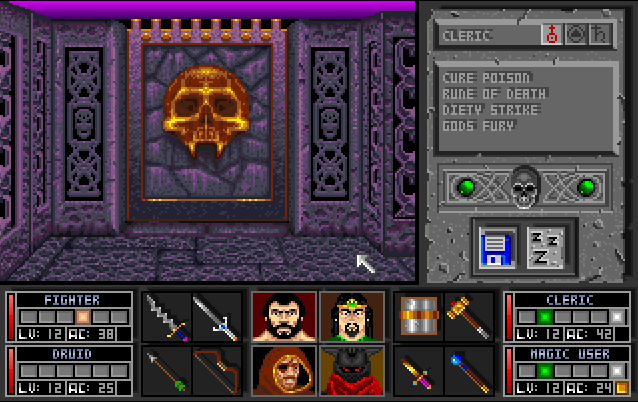
Task: Use the druid's green-tipped arrow
Action: point(165,370)
